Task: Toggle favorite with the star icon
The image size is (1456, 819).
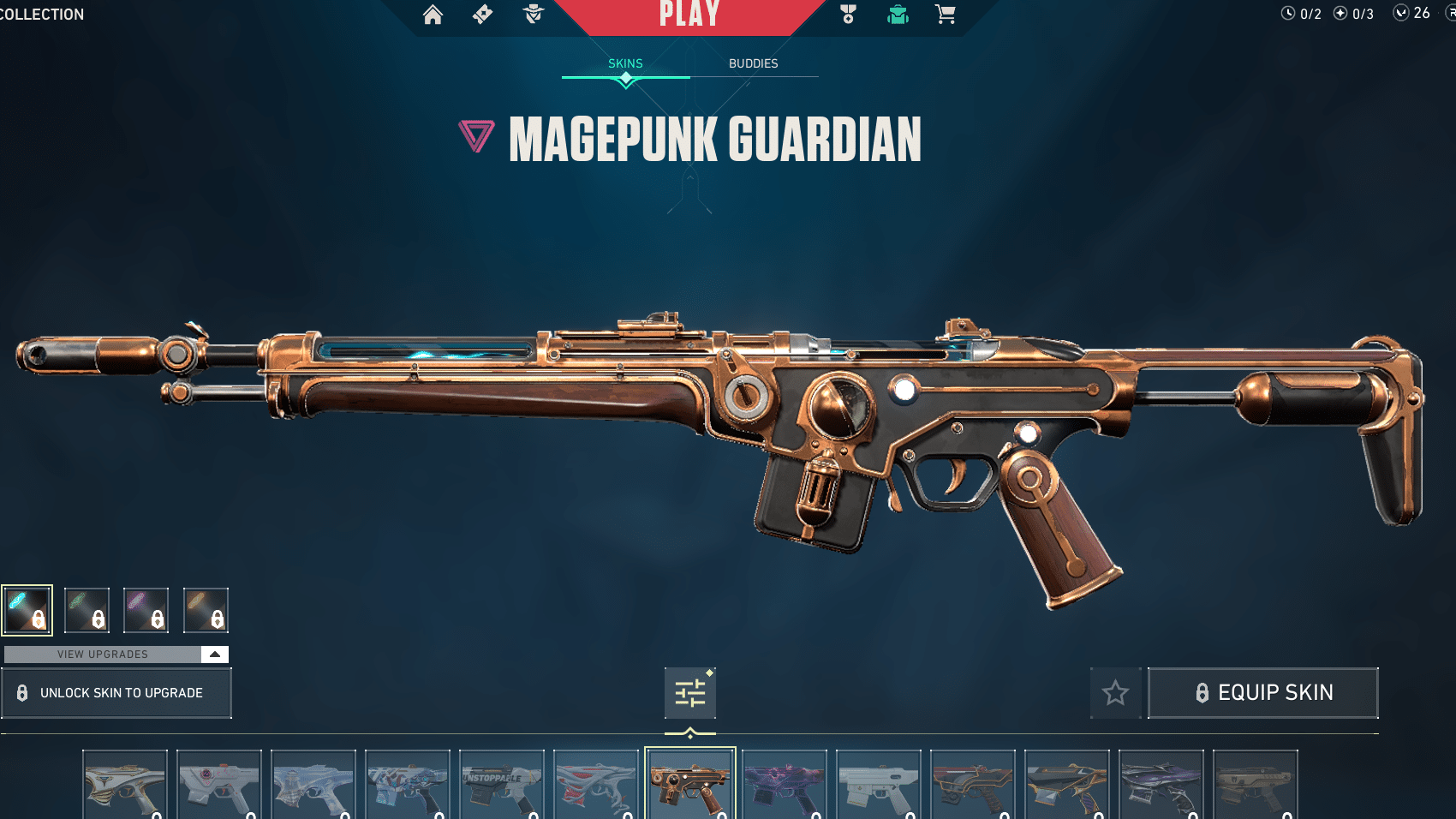Action: pos(1116,693)
